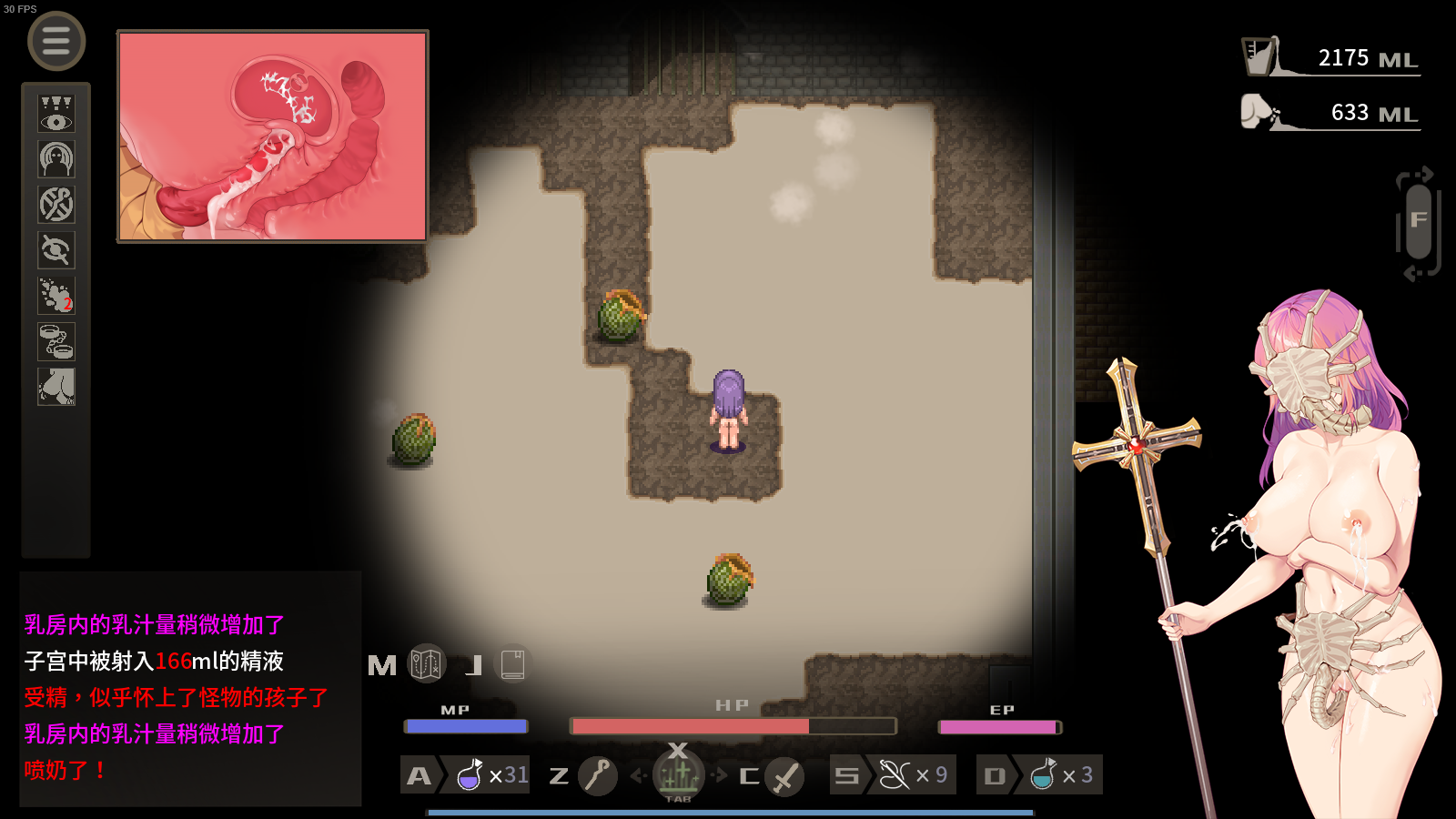Select the eye with exclamation marks status icon

(56, 114)
